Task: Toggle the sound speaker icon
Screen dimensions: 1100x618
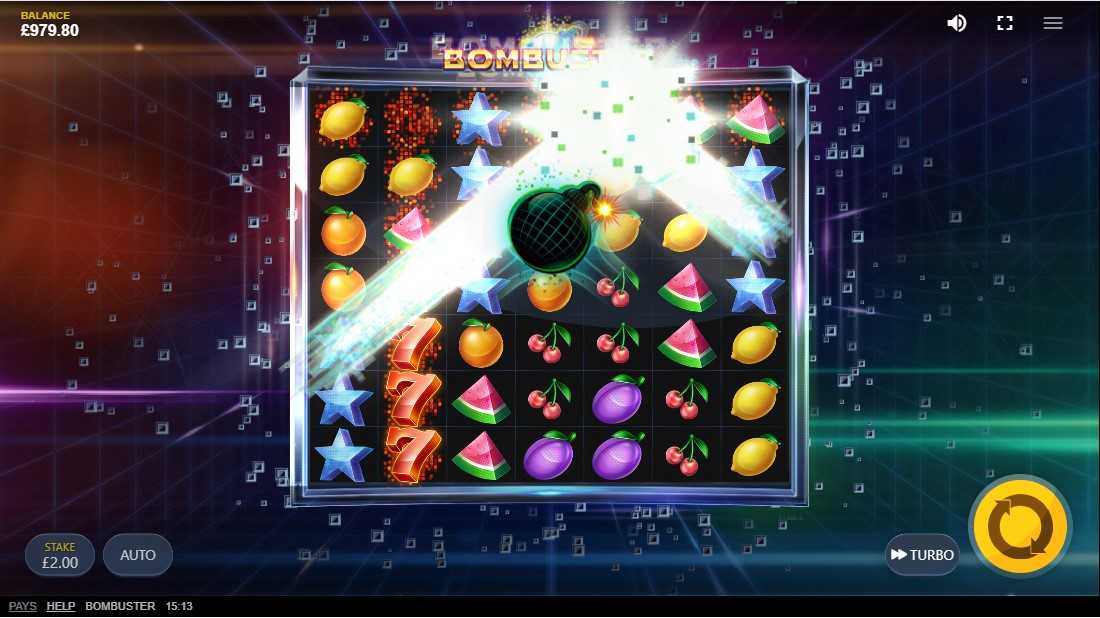Action: click(957, 23)
